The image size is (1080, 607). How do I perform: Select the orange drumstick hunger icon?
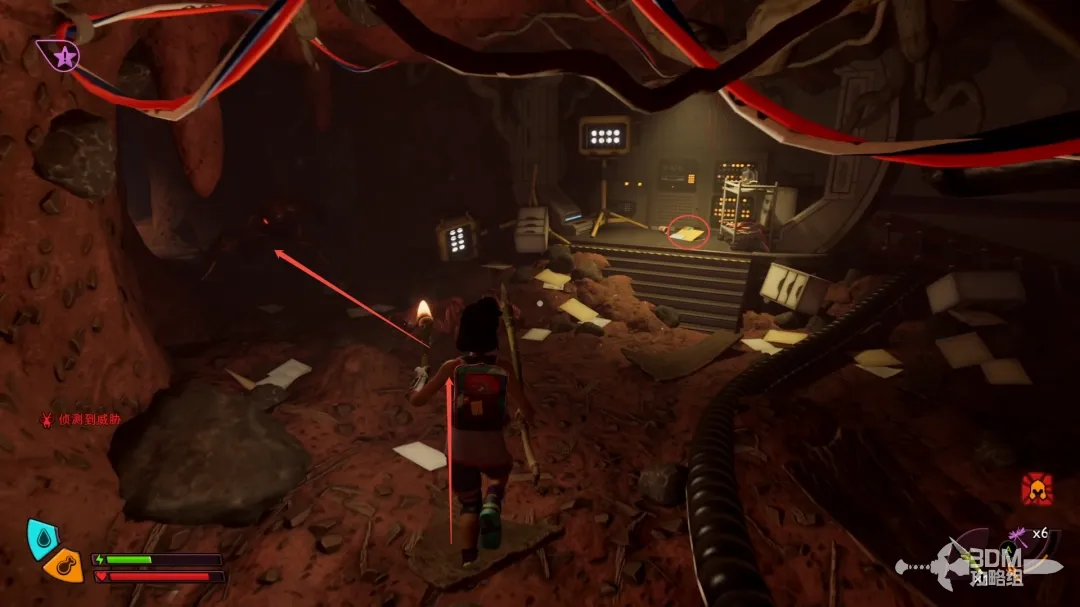click(65, 565)
